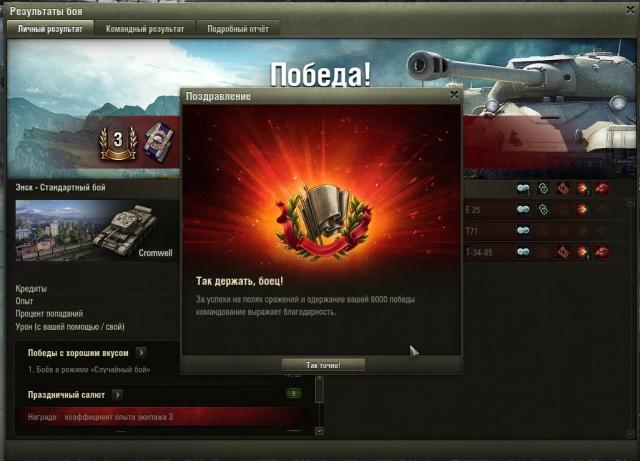Confirm the congratulation with "Так точно!"
This screenshot has width=640, height=461.
(x=323, y=365)
